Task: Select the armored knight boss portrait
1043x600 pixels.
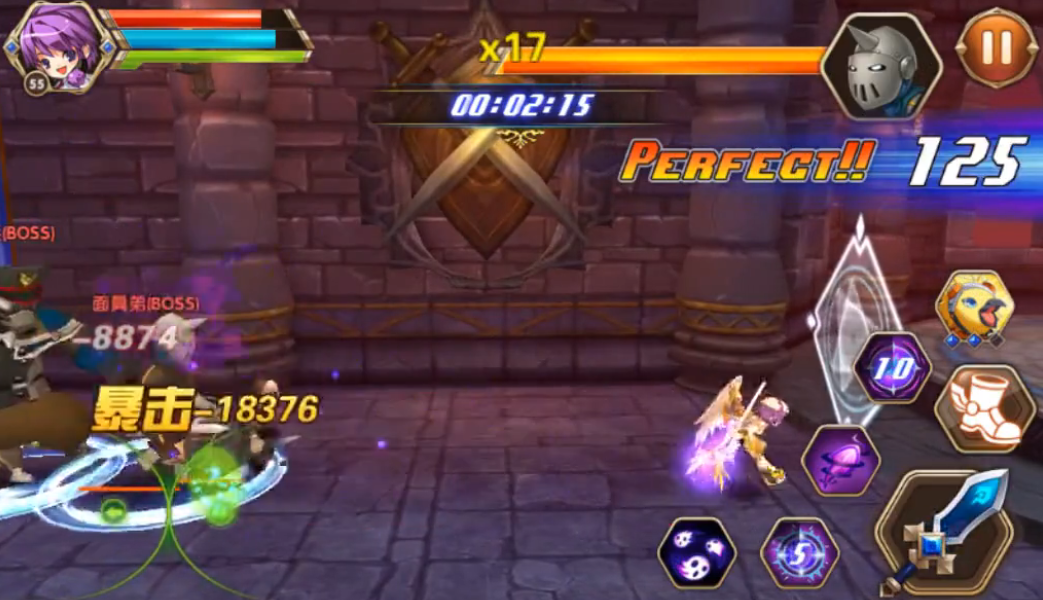Action: [x=880, y=66]
